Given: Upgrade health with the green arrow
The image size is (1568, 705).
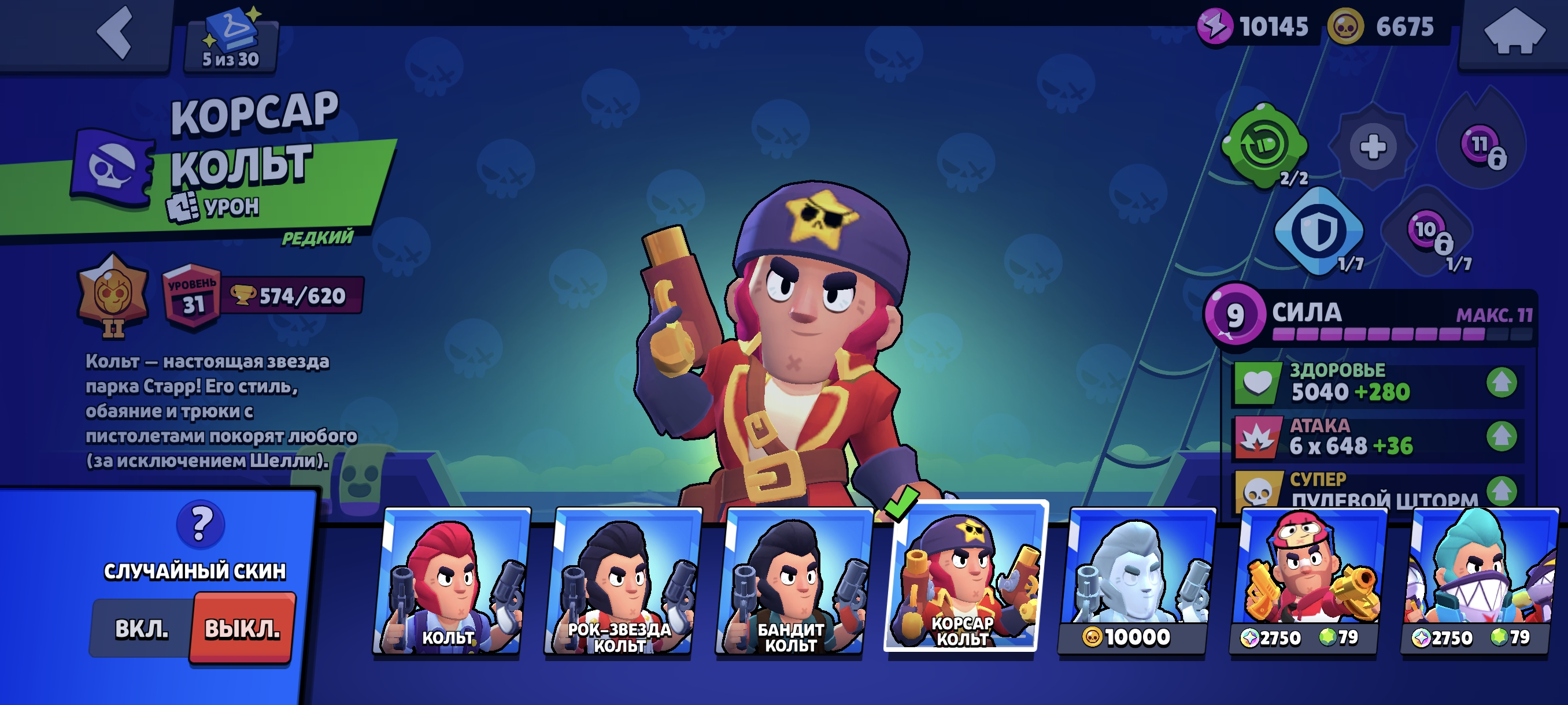Looking at the screenshot, I should click(x=1500, y=383).
